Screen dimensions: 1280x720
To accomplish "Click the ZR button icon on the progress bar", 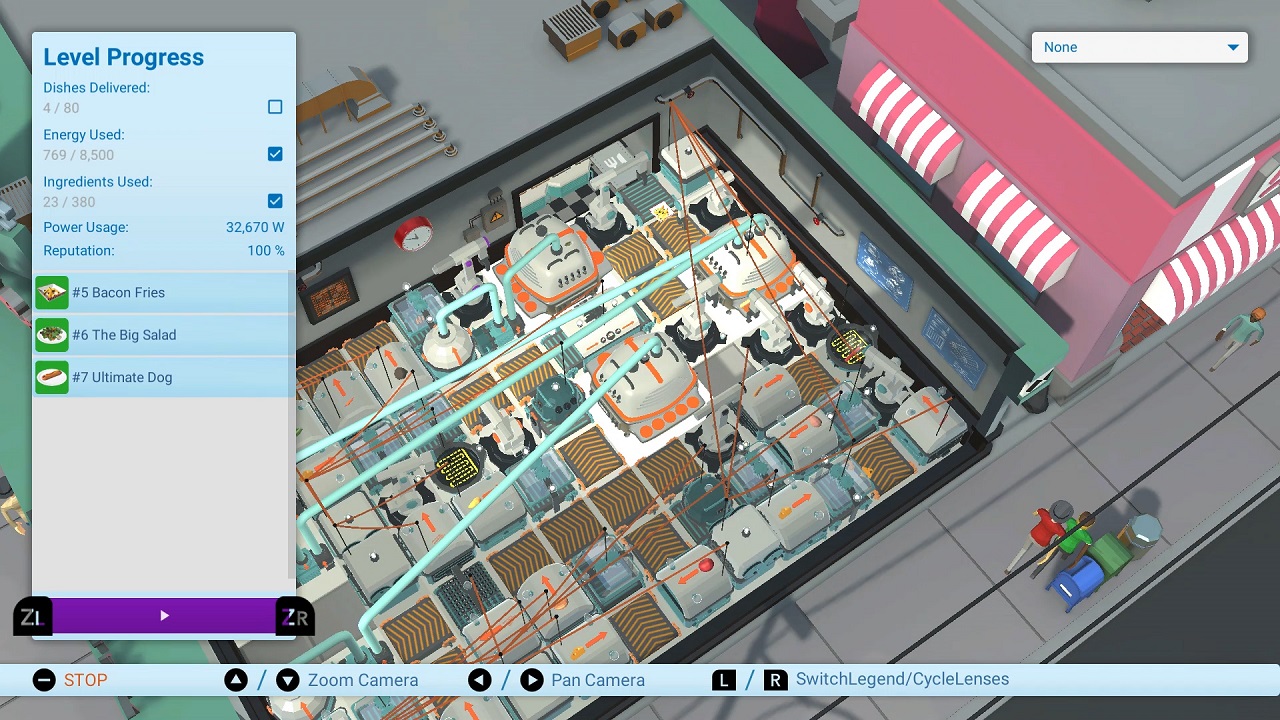I will click(295, 616).
